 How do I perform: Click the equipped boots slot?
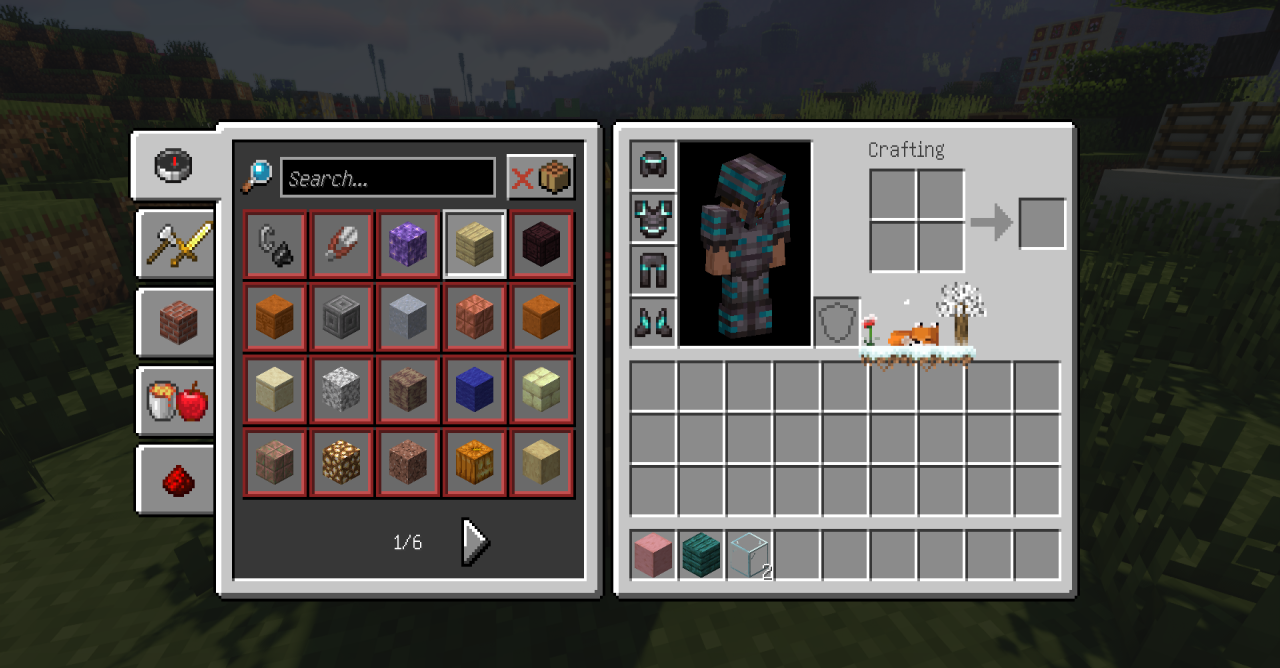654,322
